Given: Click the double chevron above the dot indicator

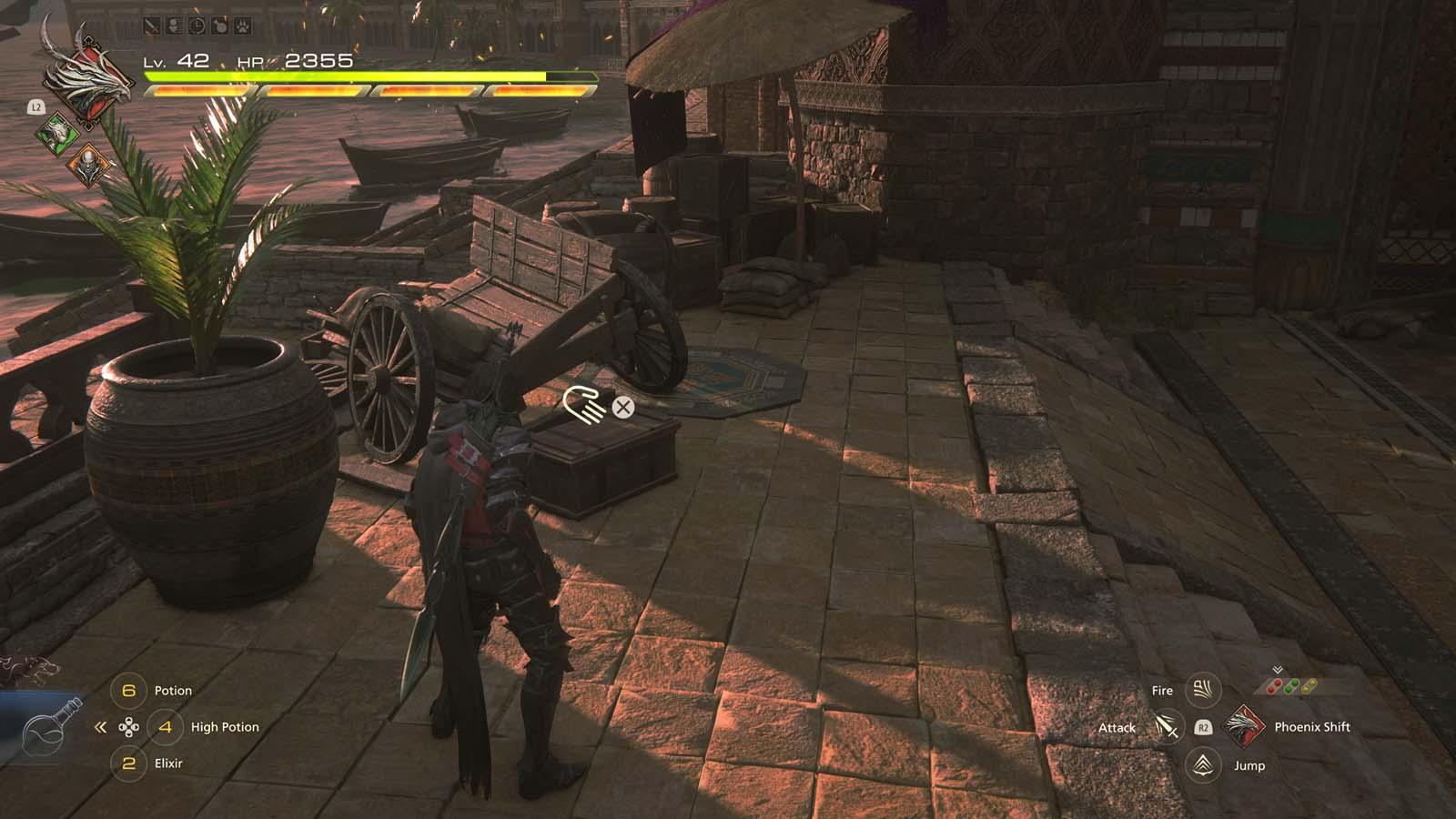Looking at the screenshot, I should (1277, 668).
